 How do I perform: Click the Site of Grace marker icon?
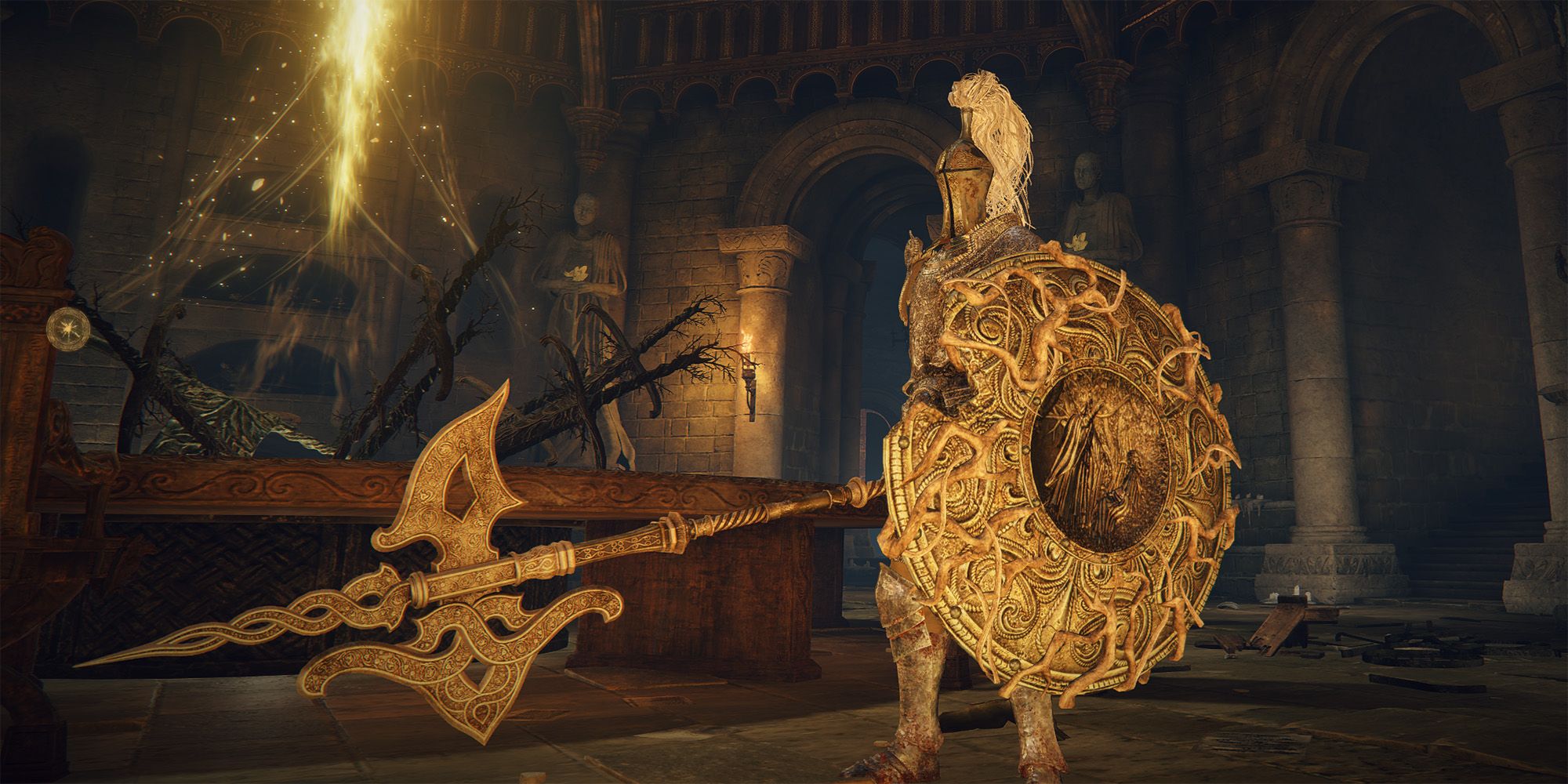[61, 325]
